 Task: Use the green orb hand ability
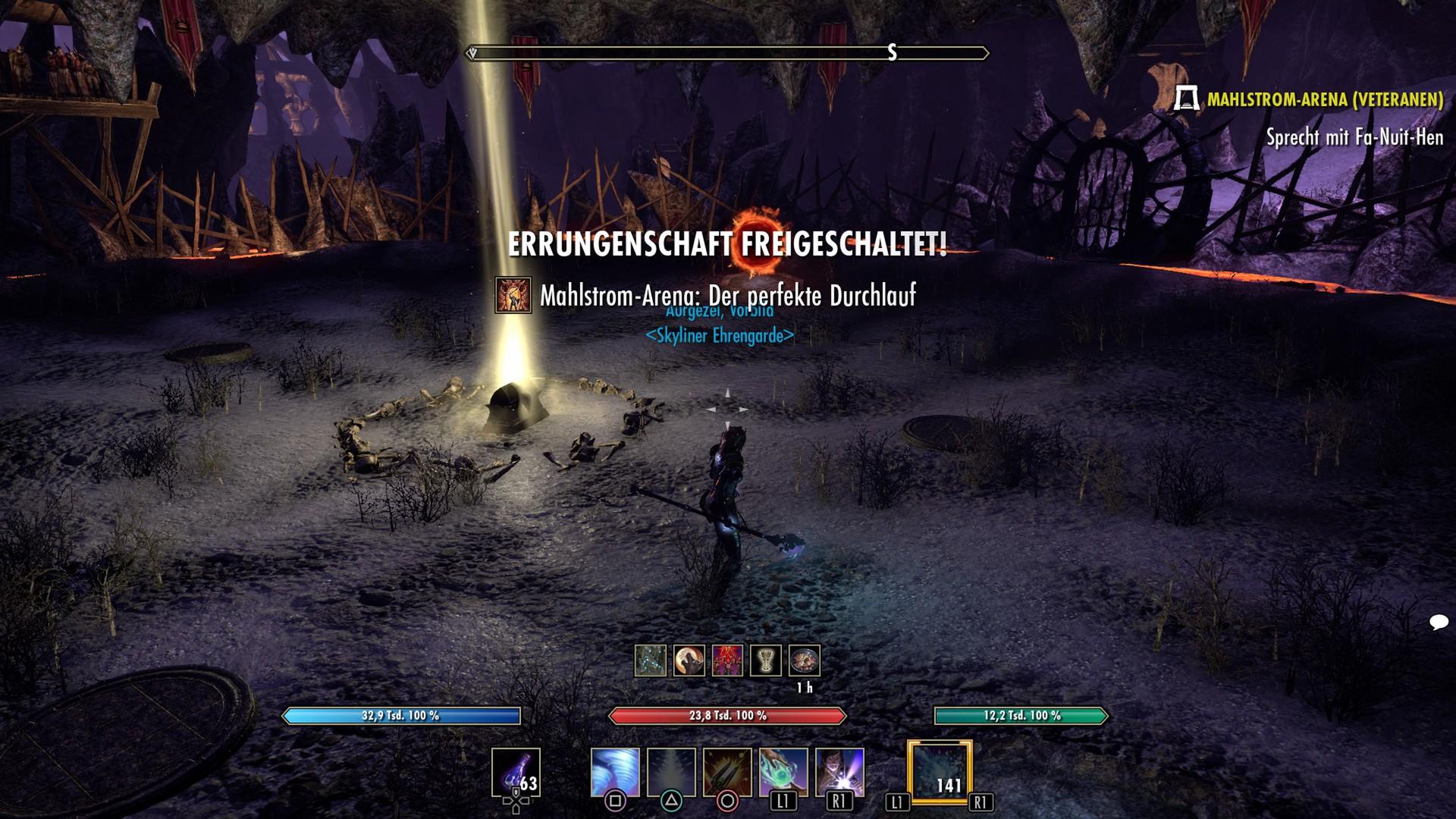pos(783,773)
